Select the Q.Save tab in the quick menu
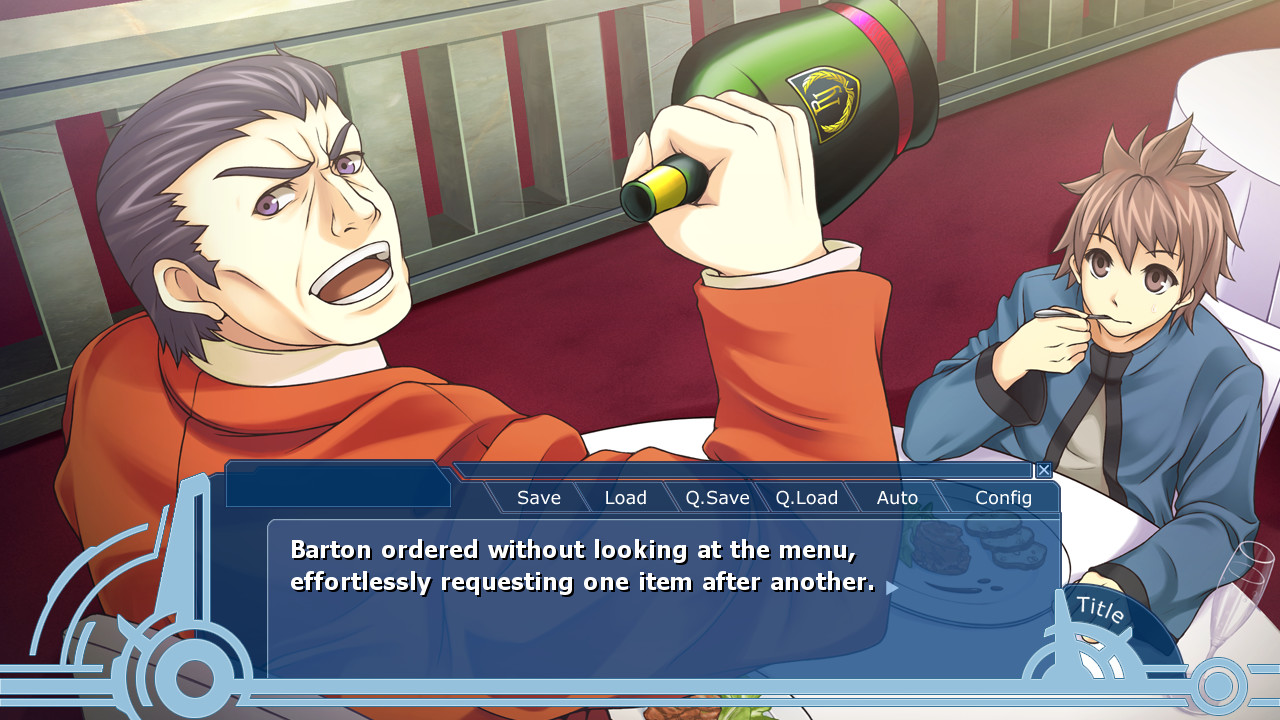 pyautogui.click(x=716, y=497)
